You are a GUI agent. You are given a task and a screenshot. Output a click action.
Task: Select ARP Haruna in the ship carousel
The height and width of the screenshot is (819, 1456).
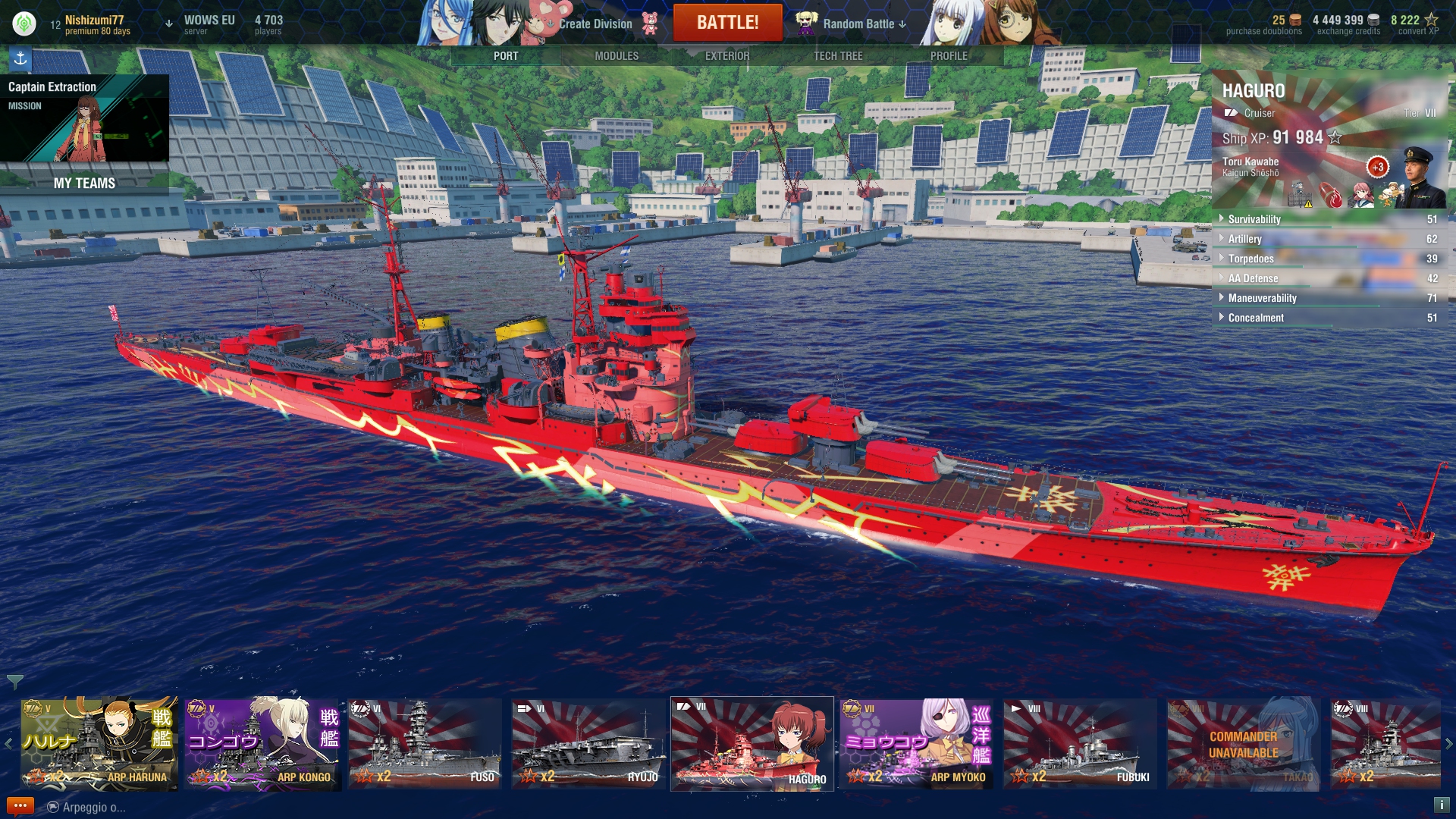tap(99, 744)
